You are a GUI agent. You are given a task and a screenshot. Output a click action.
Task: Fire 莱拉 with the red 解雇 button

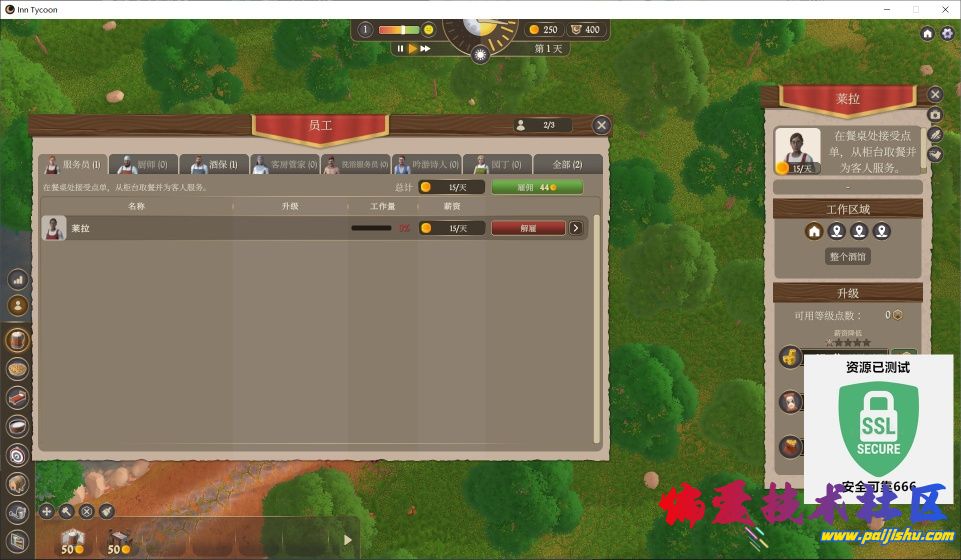click(x=528, y=228)
